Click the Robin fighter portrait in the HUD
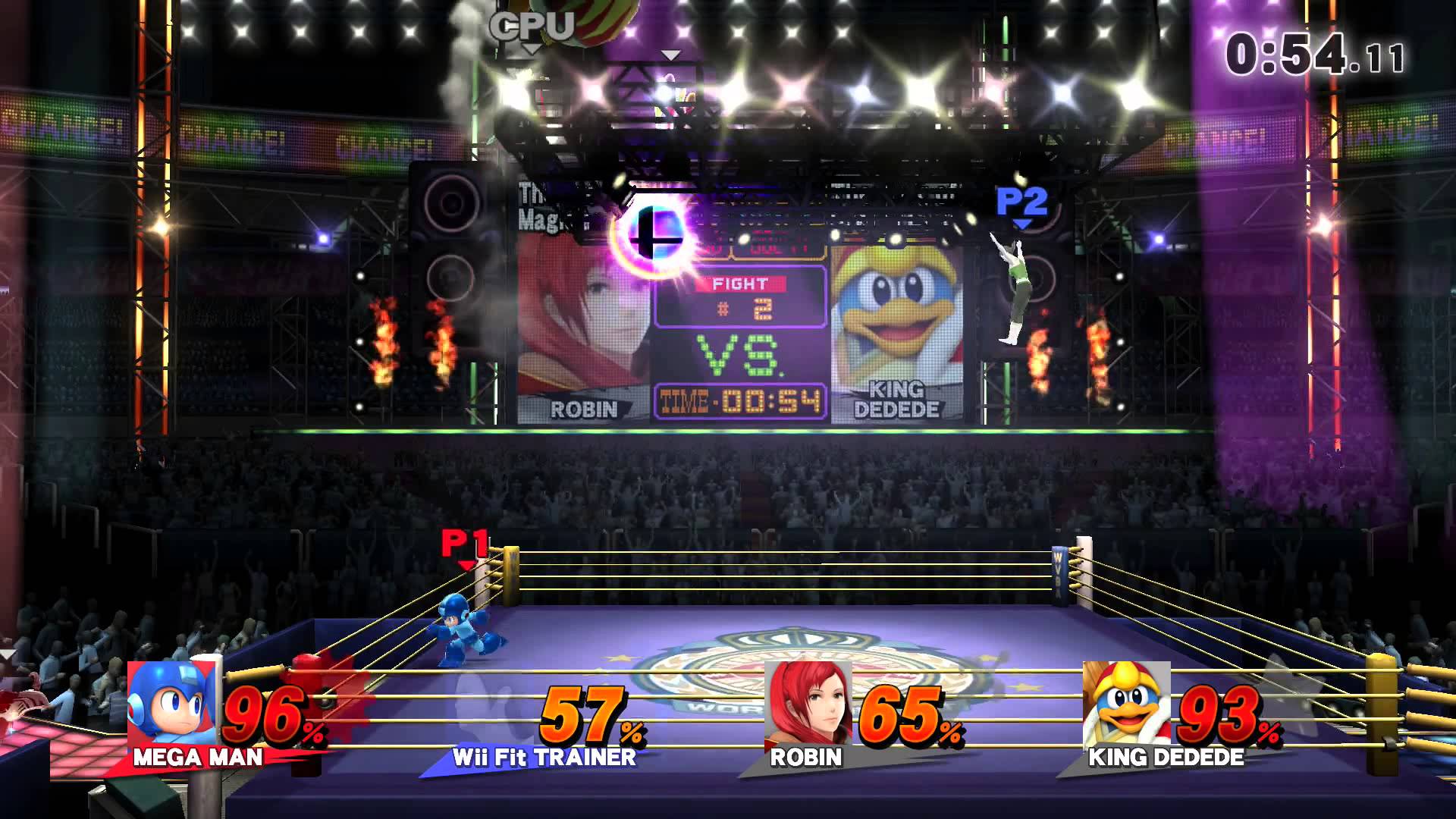 point(808,703)
